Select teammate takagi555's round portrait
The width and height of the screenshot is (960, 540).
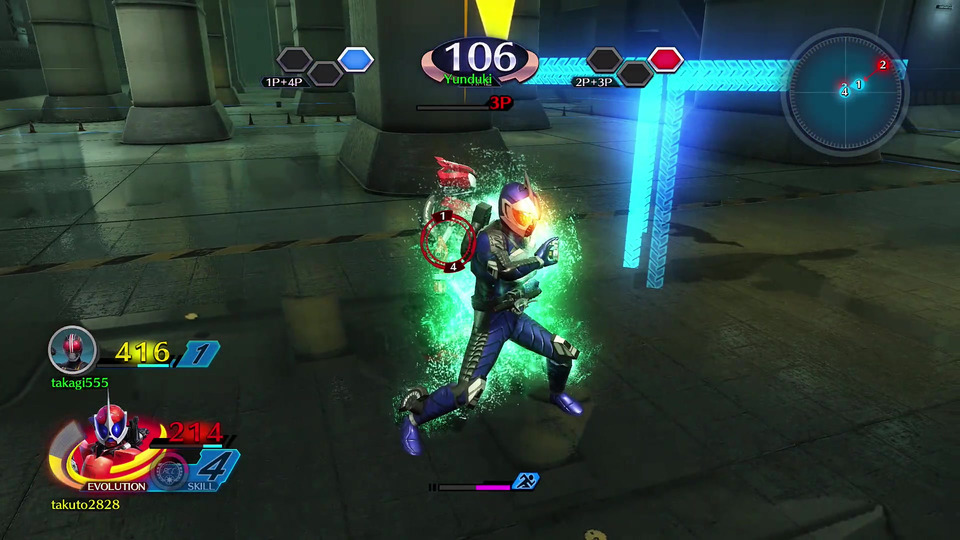tap(72, 350)
